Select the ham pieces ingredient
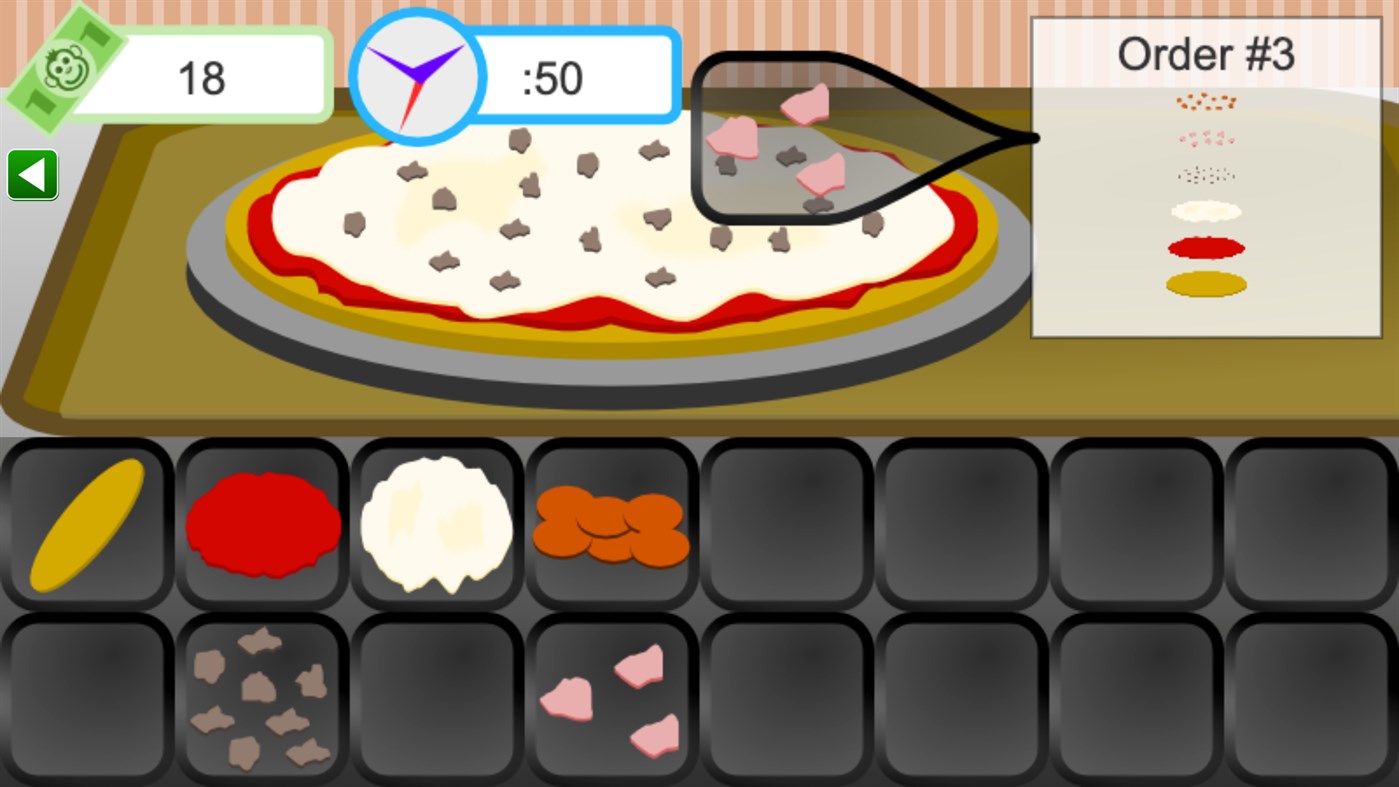The width and height of the screenshot is (1399, 787). point(610,697)
